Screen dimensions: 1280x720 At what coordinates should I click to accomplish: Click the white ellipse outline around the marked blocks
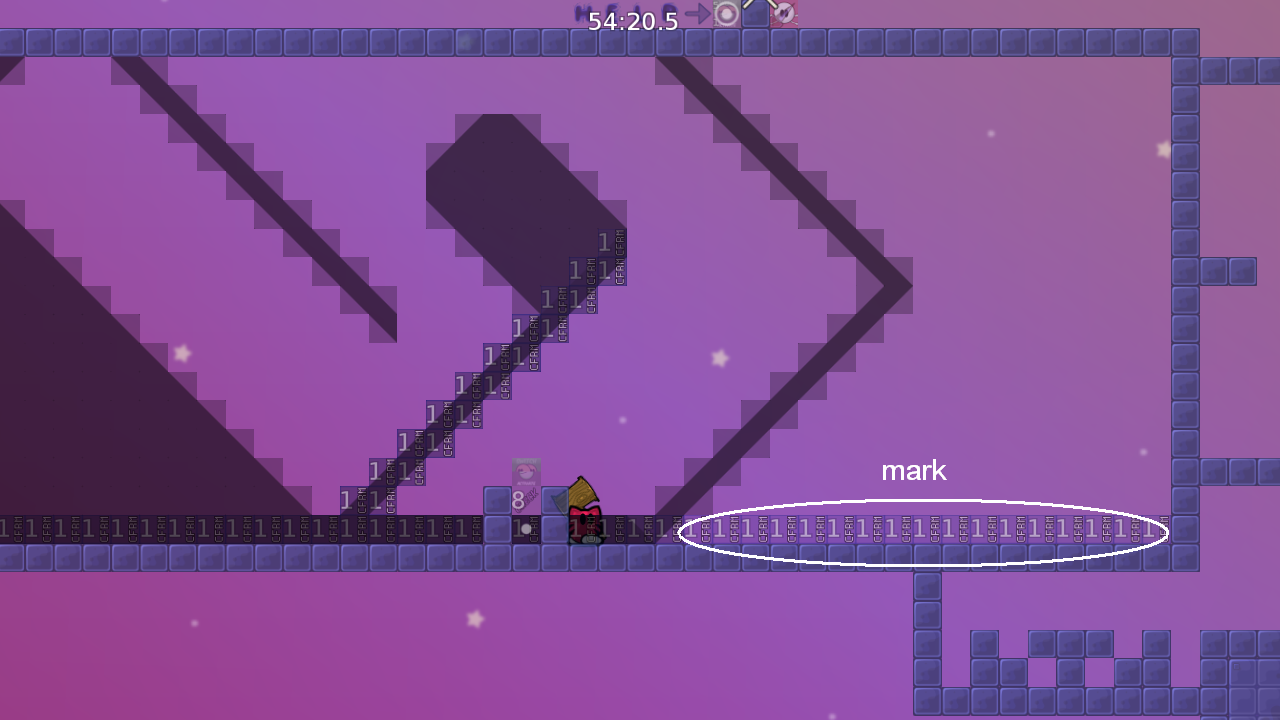pyautogui.click(x=925, y=502)
